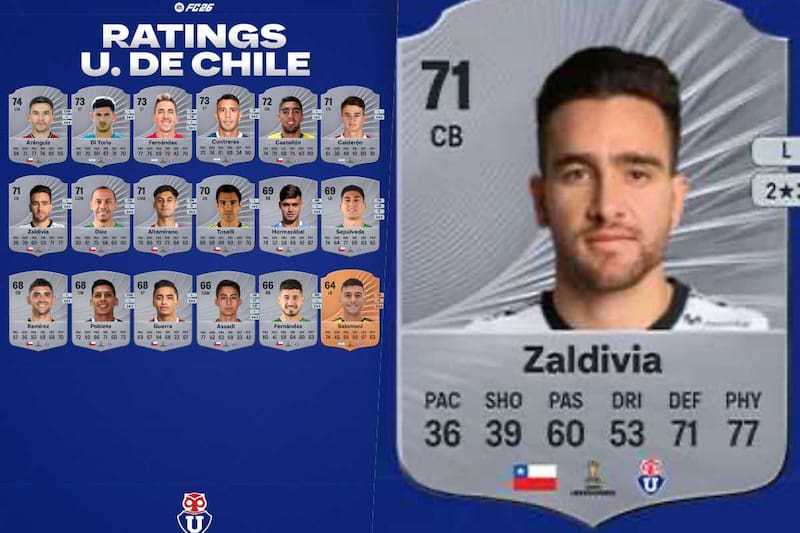Select the 74-rated Aránguiz card

point(40,125)
